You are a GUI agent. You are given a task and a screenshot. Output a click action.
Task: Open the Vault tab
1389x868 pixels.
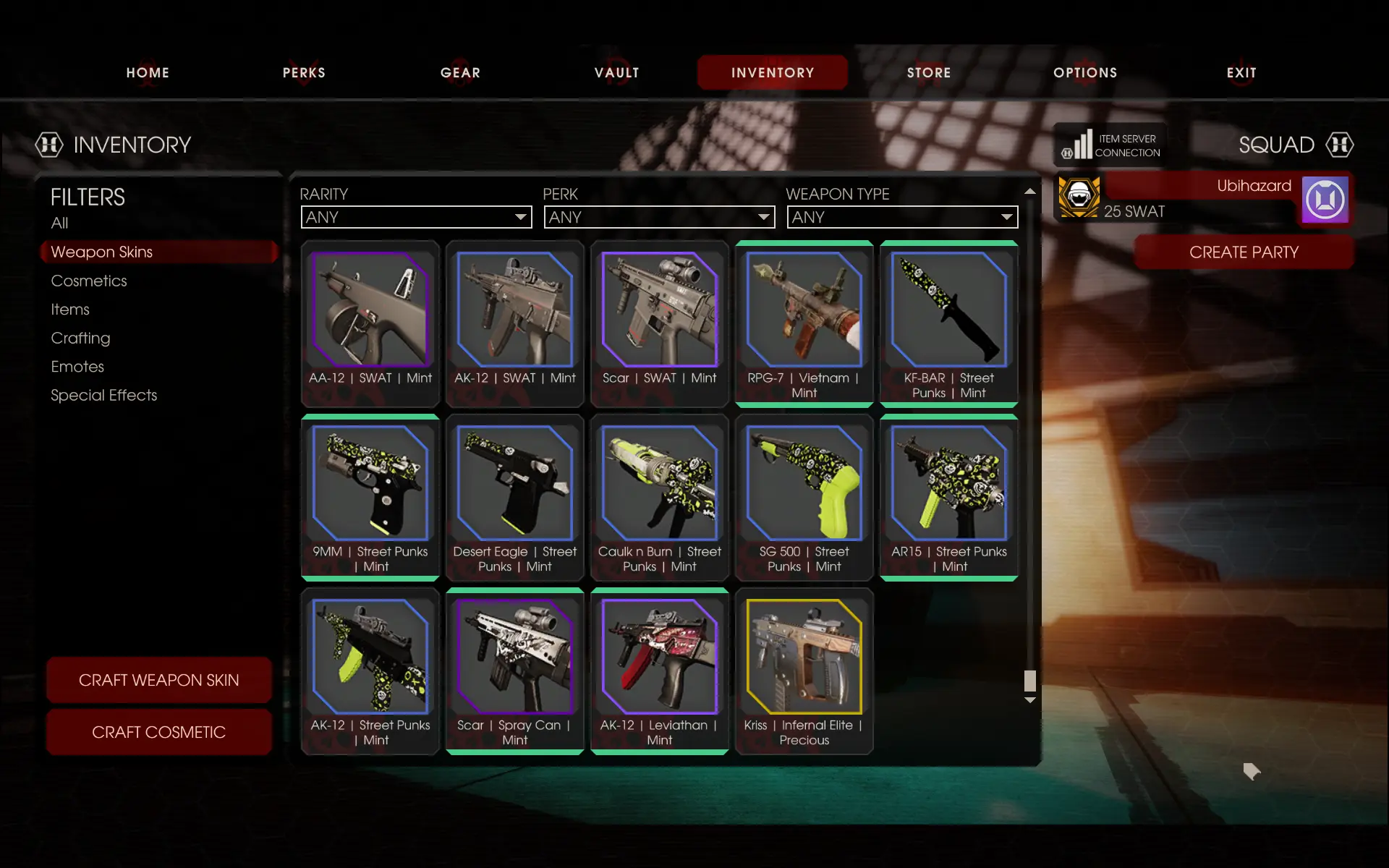(x=616, y=72)
